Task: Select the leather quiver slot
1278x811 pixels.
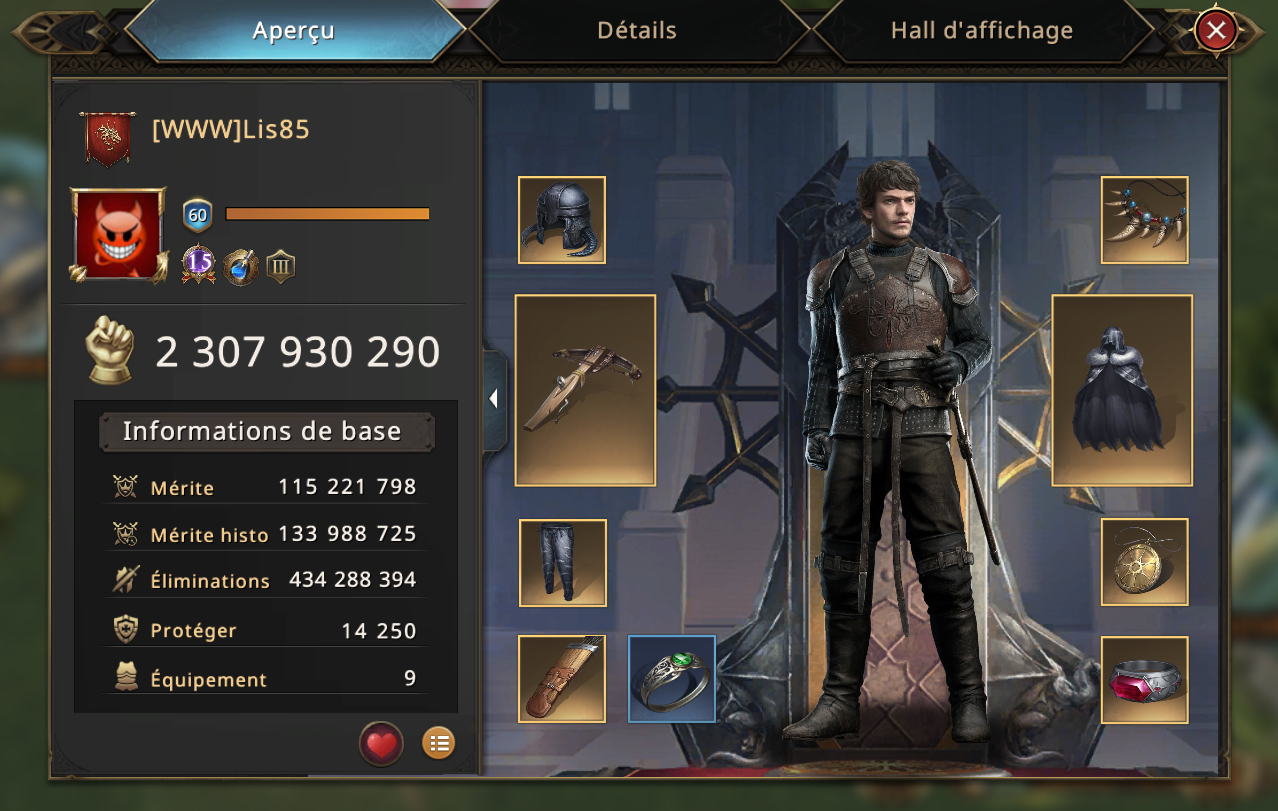Action: [562, 679]
